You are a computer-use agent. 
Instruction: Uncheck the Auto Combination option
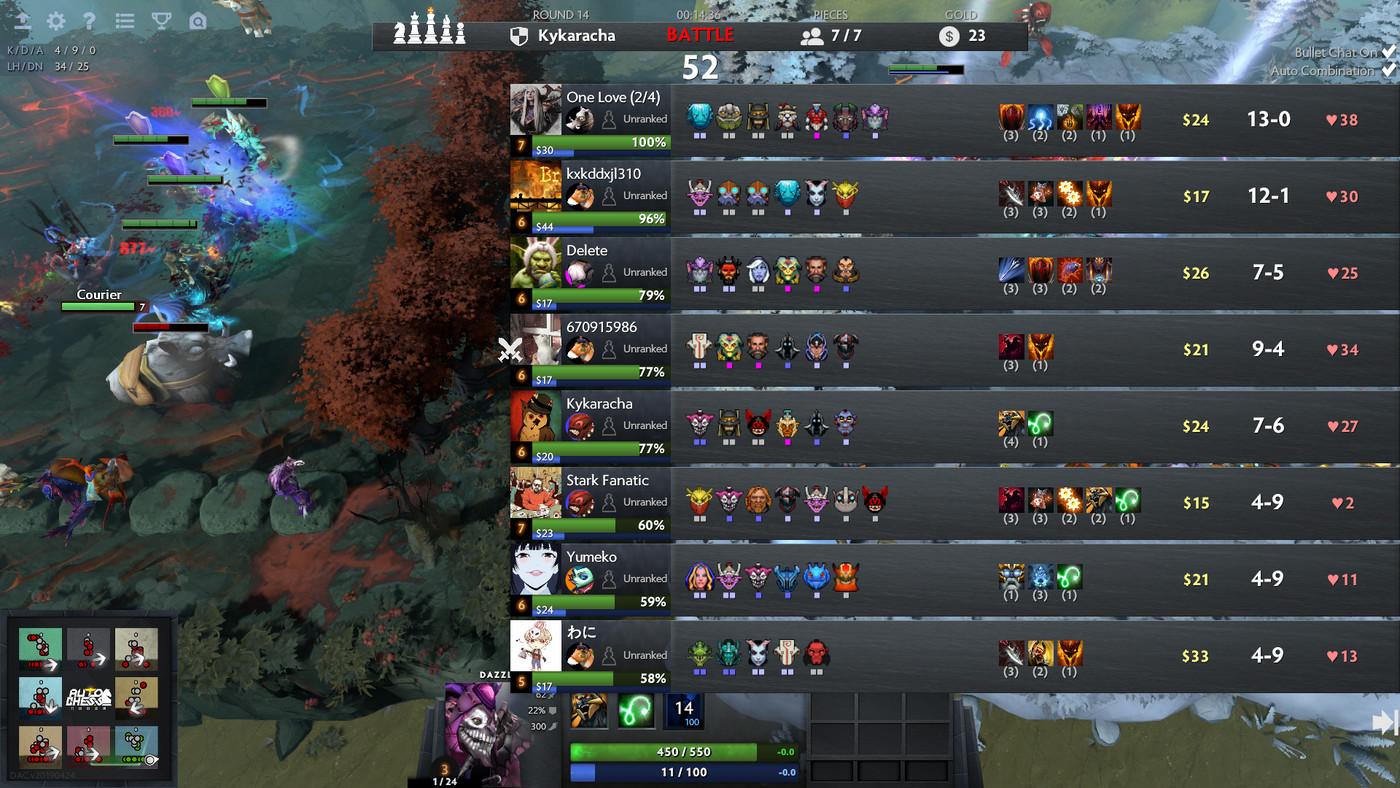click(1391, 70)
